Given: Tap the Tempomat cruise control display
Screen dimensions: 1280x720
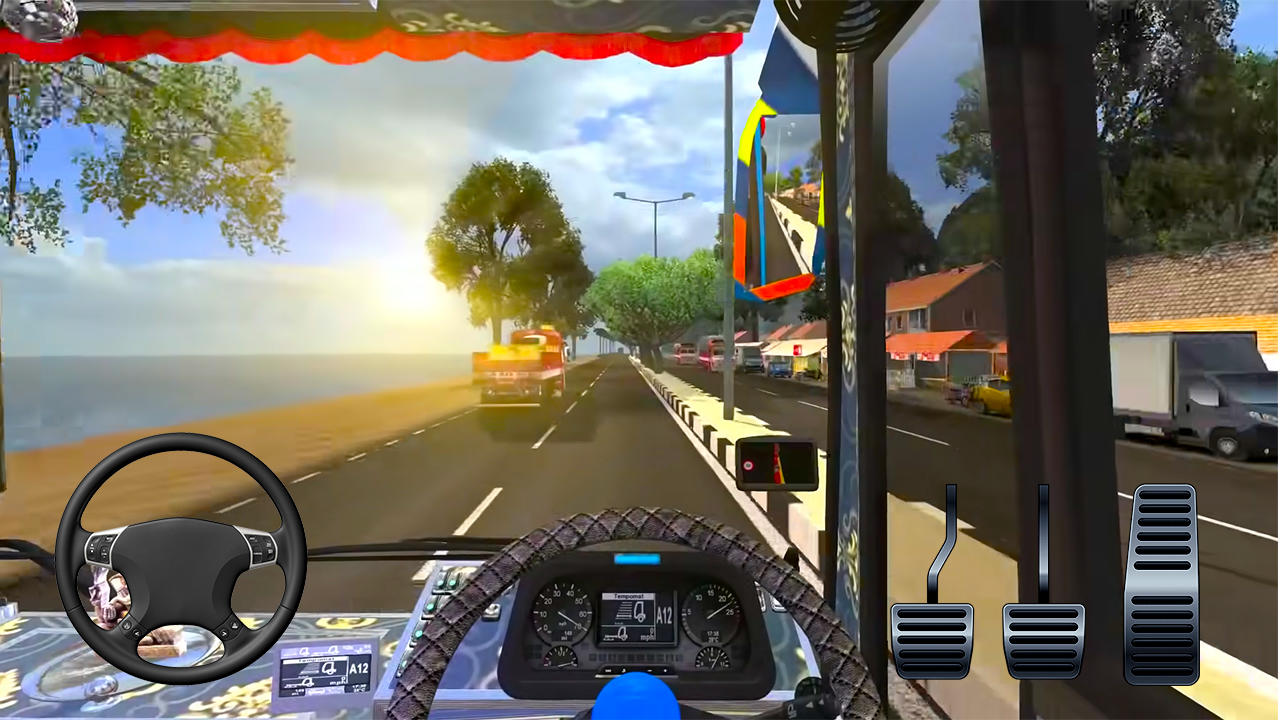Looking at the screenshot, I should click(628, 598).
